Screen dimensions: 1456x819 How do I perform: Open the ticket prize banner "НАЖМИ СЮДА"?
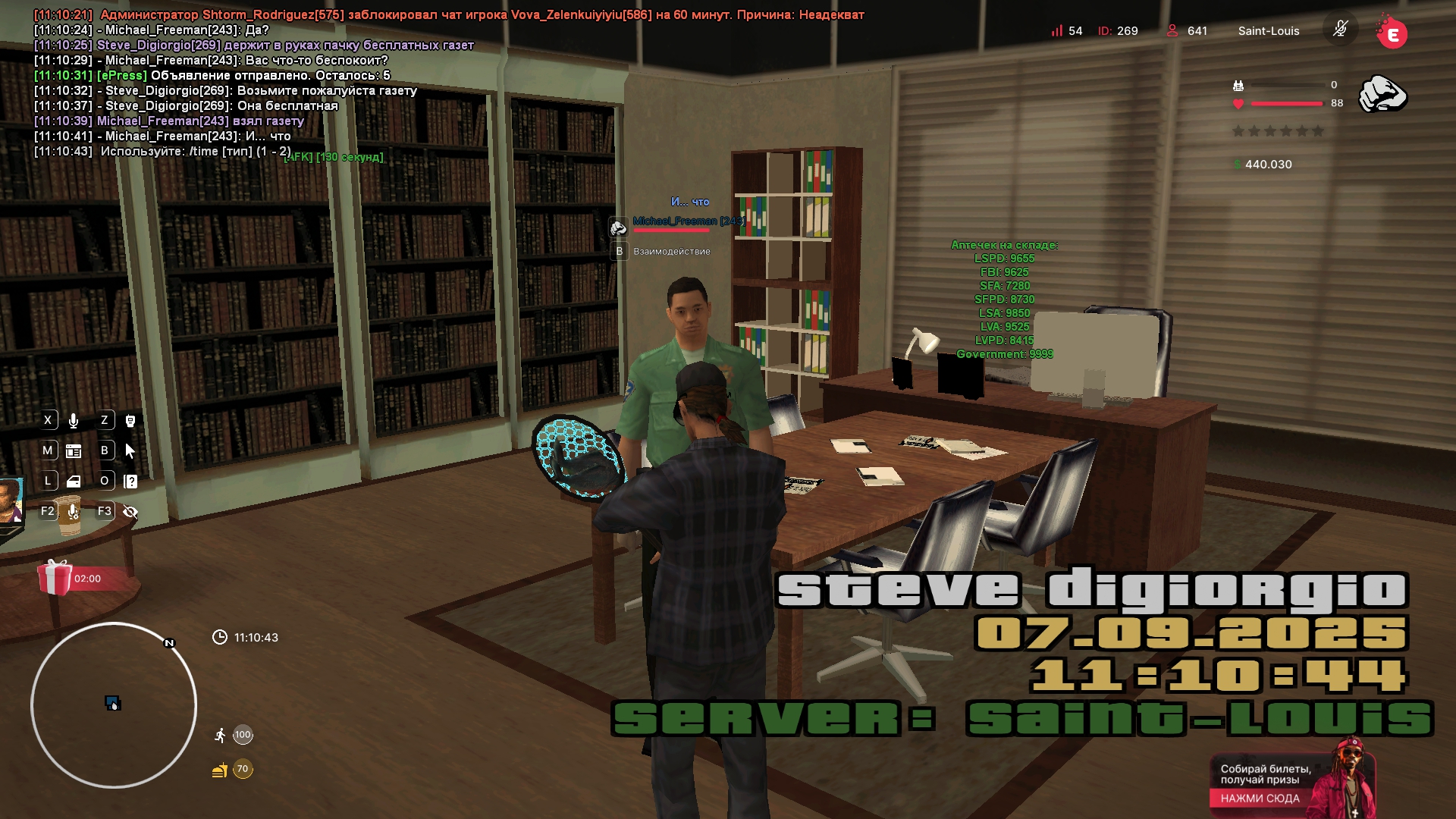coord(1260,798)
